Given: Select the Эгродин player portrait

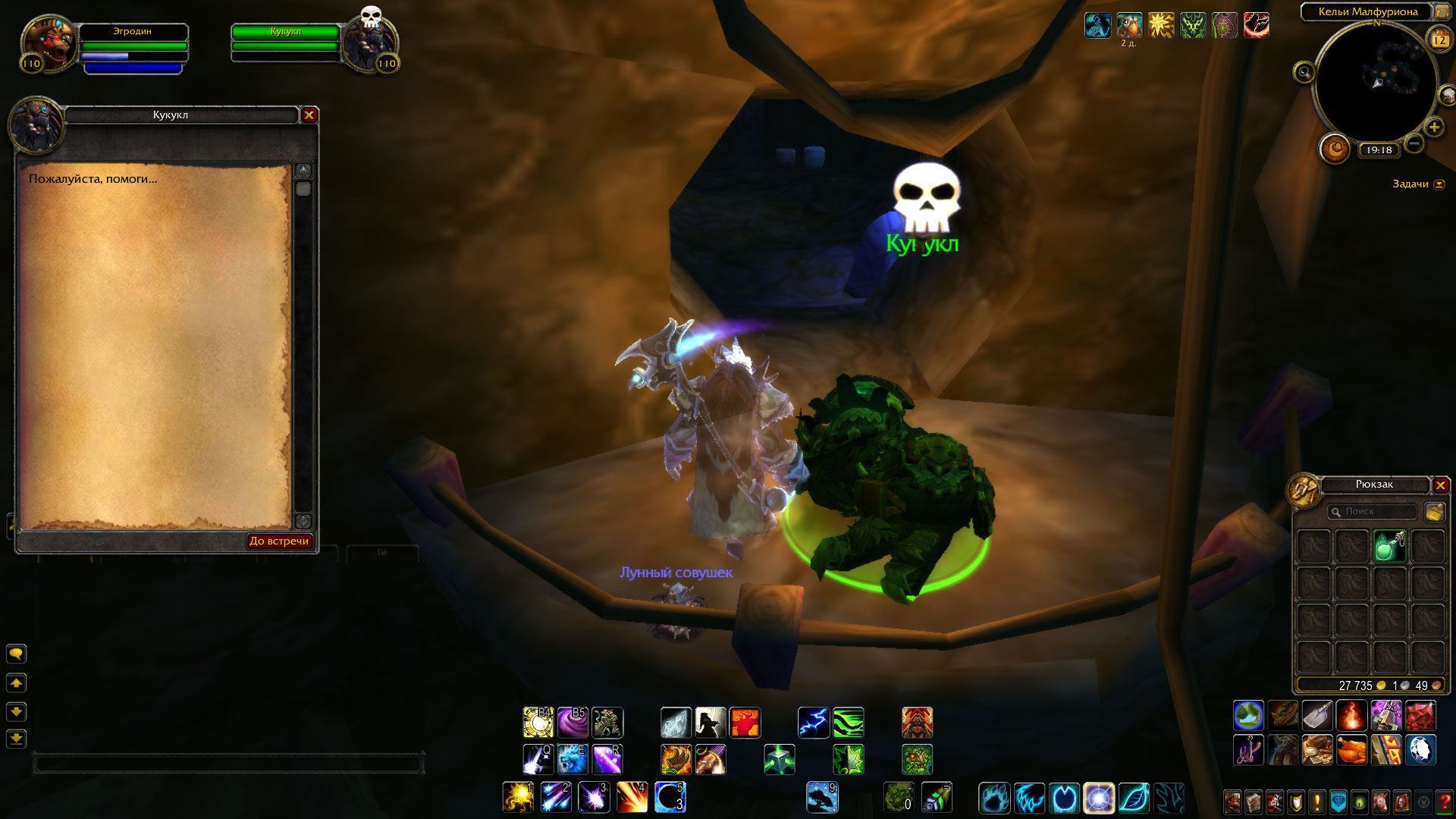Looking at the screenshot, I should pyautogui.click(x=49, y=44).
